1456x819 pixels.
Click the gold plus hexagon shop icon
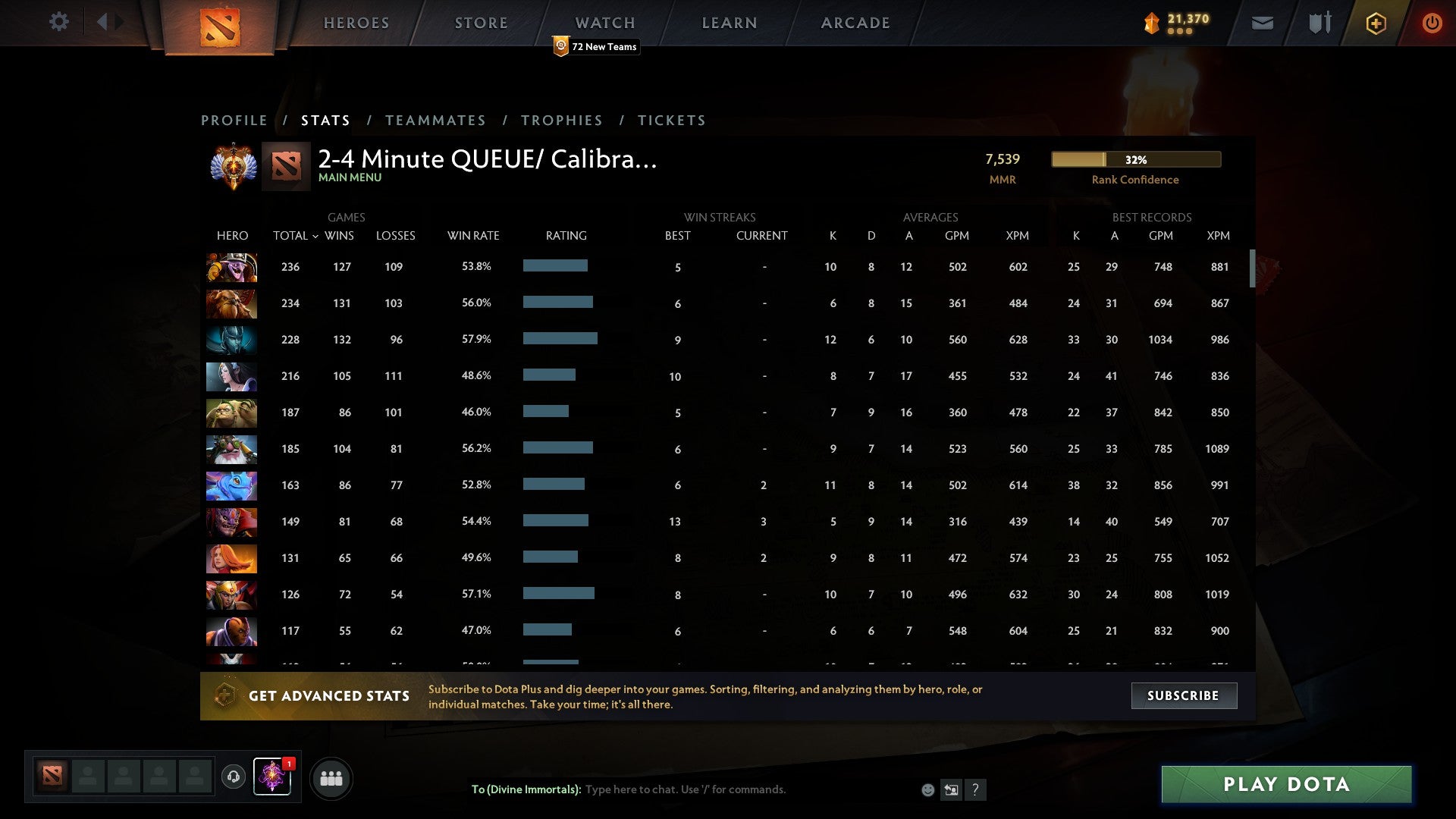(x=1375, y=23)
